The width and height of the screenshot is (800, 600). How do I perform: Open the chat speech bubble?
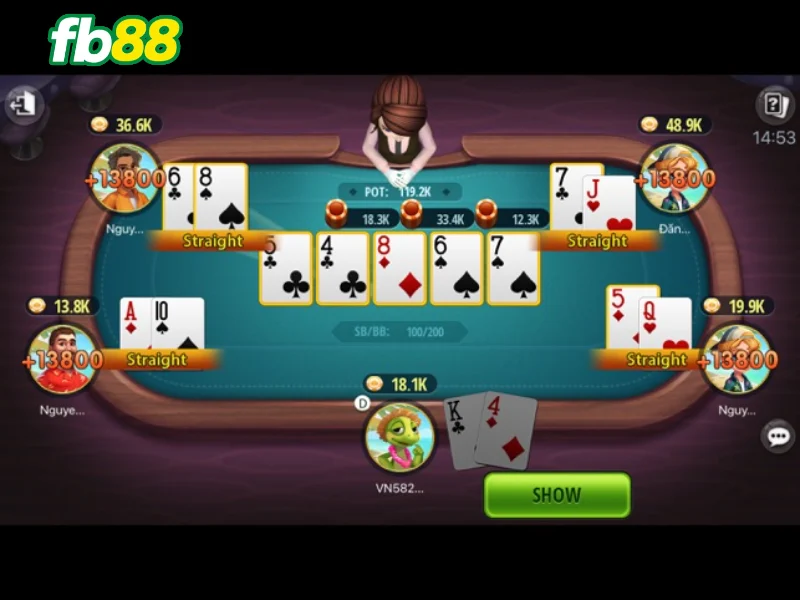point(777,436)
